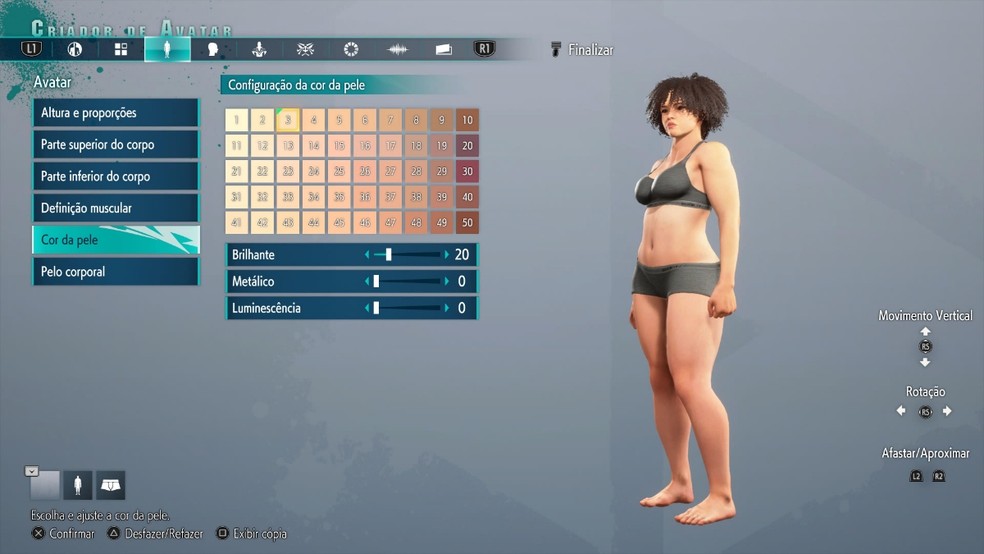Adjust the Brilhante slider
Image resolution: width=984 pixels, height=554 pixels.
406,255
